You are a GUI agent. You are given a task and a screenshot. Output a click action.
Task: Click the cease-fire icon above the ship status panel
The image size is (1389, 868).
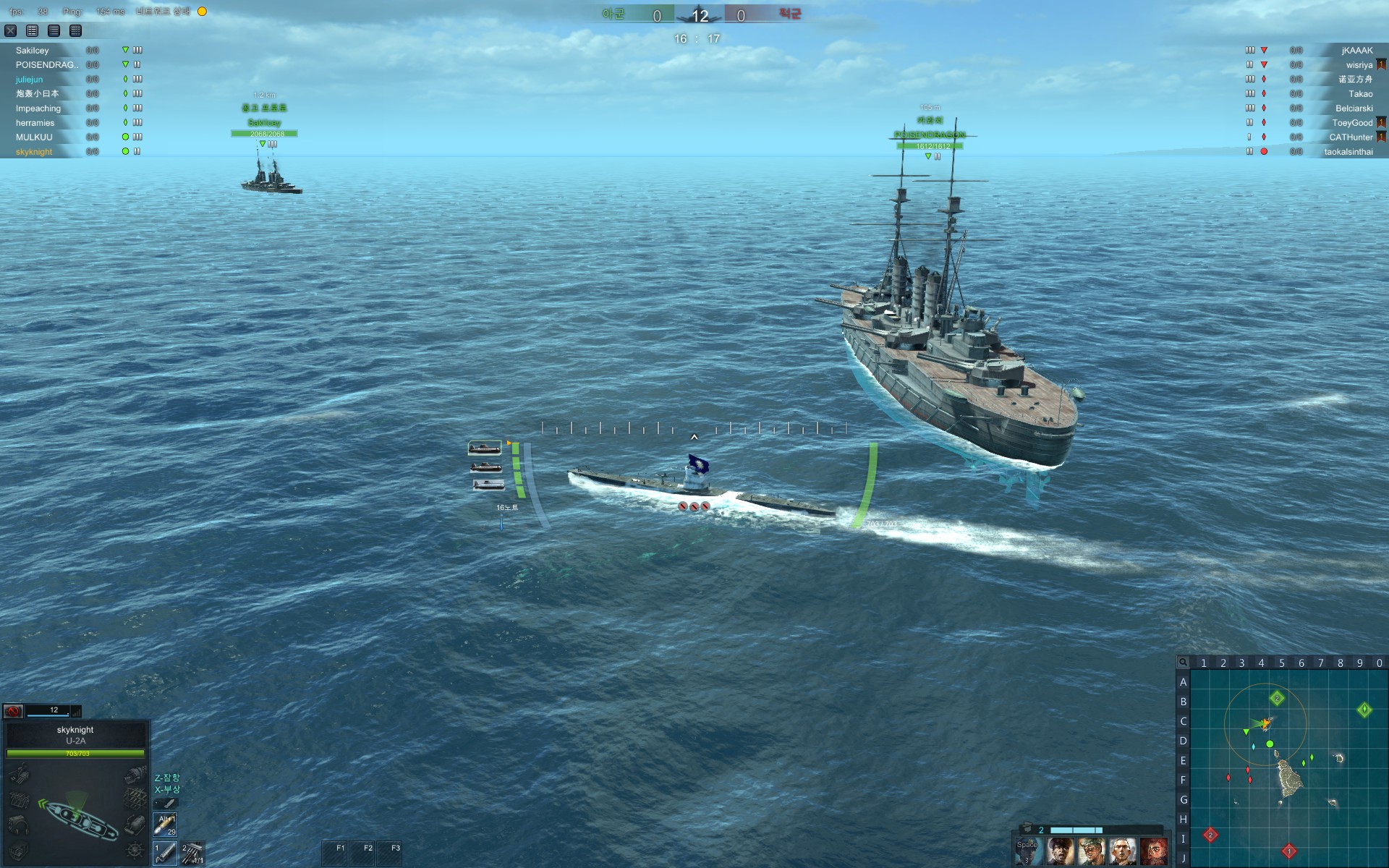pyautogui.click(x=12, y=711)
